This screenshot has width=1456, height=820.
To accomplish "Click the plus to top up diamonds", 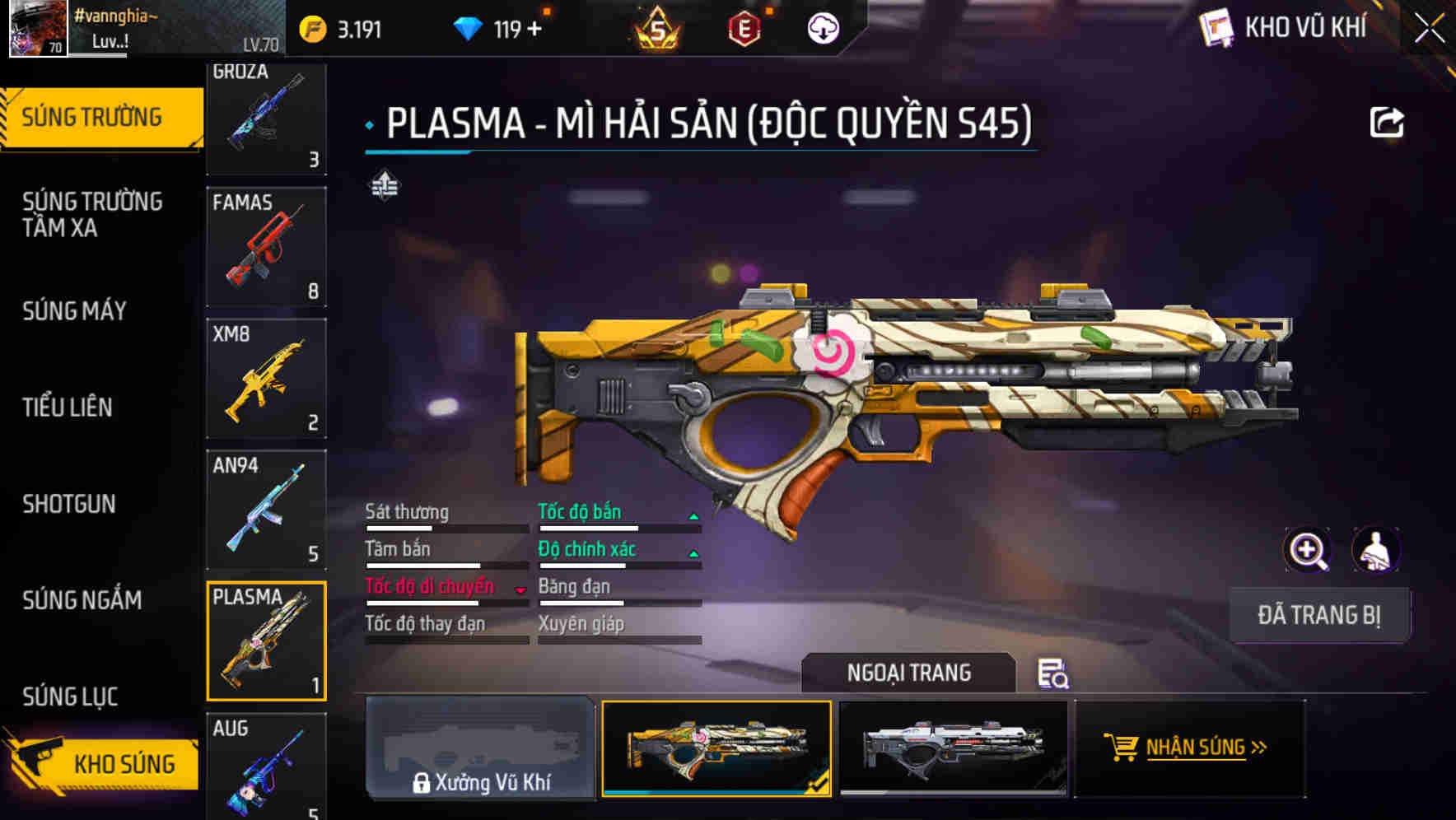I will point(535,27).
